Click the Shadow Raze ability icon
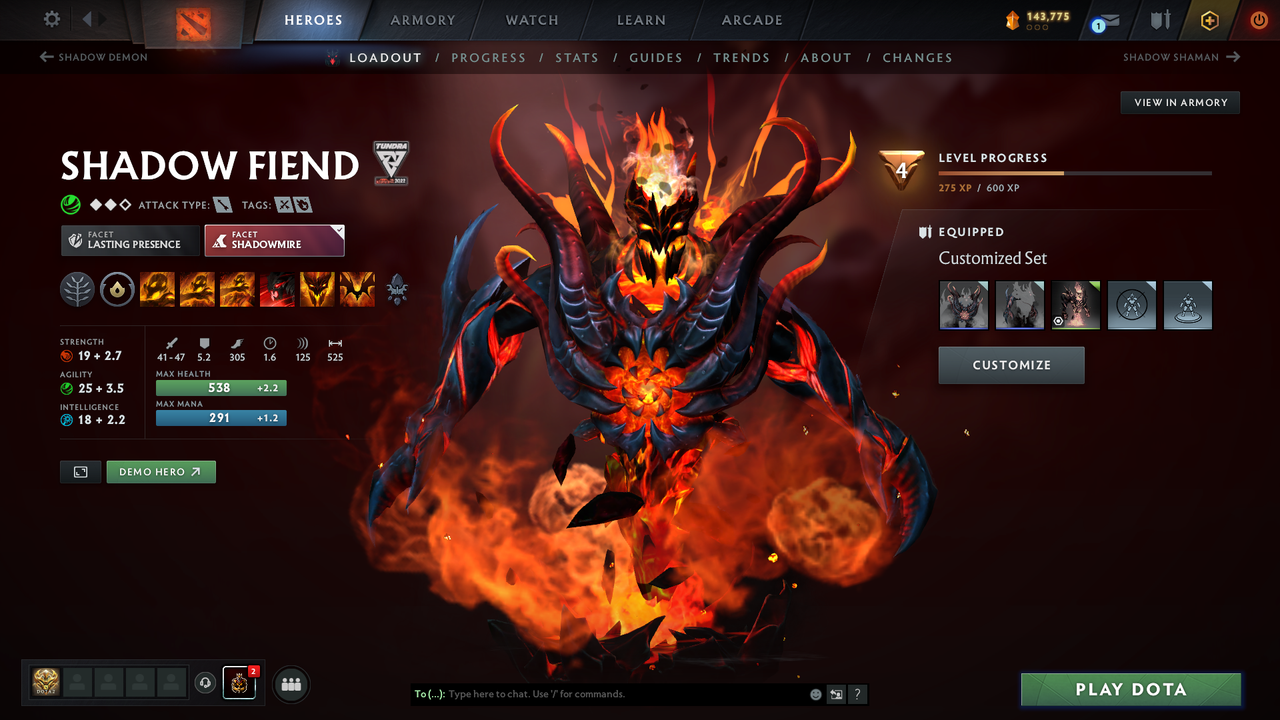1280x720 pixels. click(x=157, y=288)
